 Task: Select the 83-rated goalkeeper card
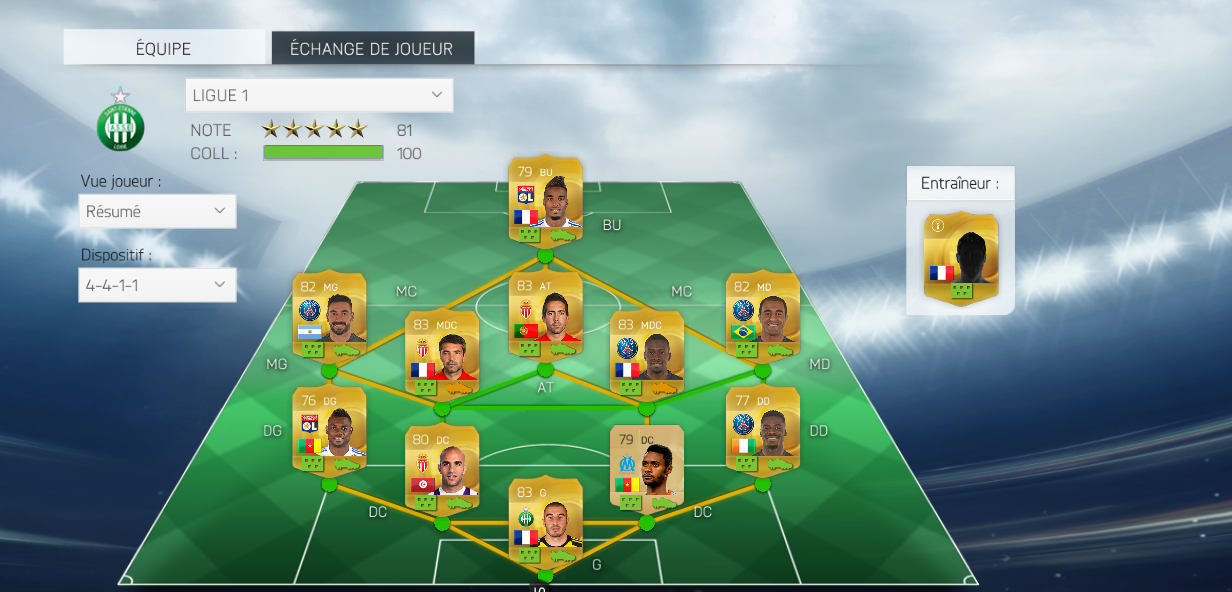546,520
